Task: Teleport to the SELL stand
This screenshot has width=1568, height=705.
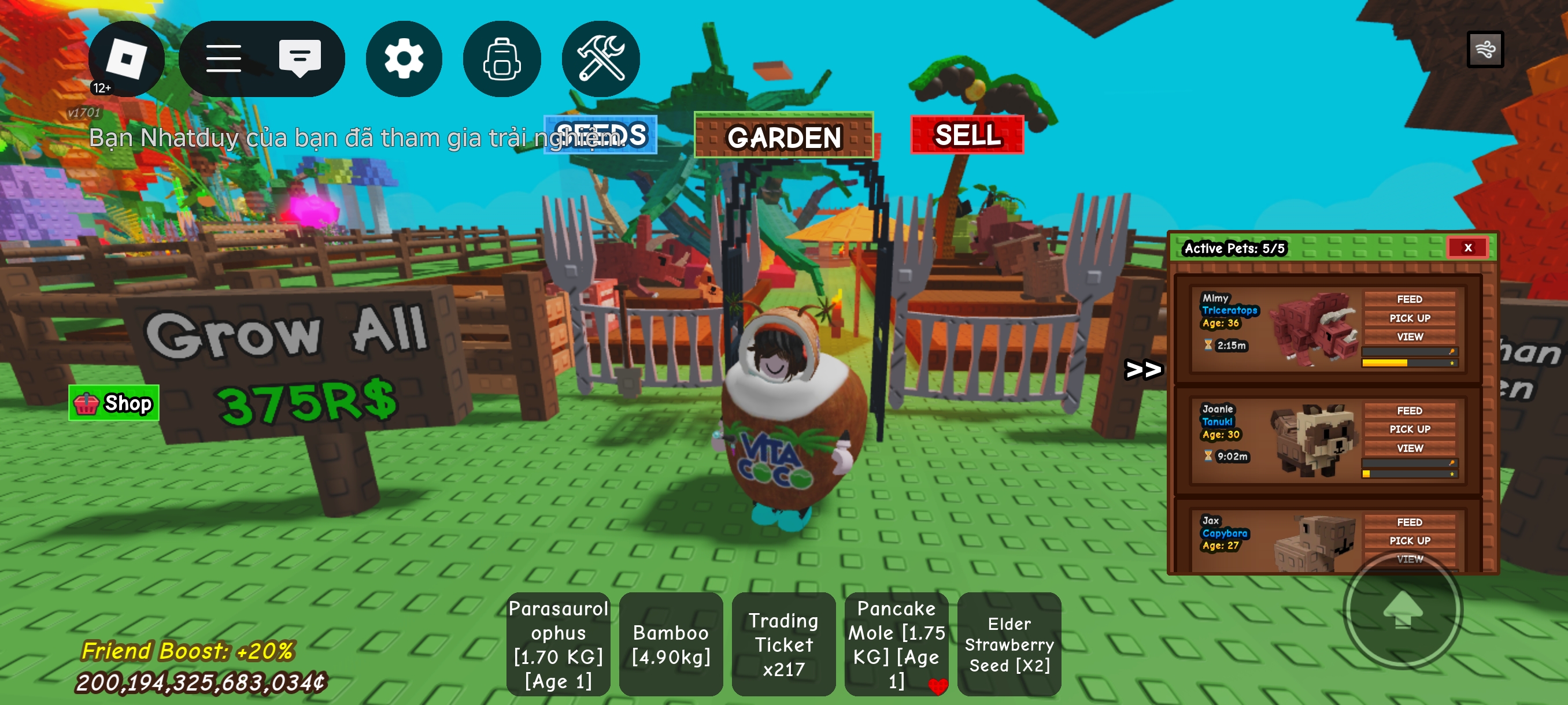Action: [967, 135]
